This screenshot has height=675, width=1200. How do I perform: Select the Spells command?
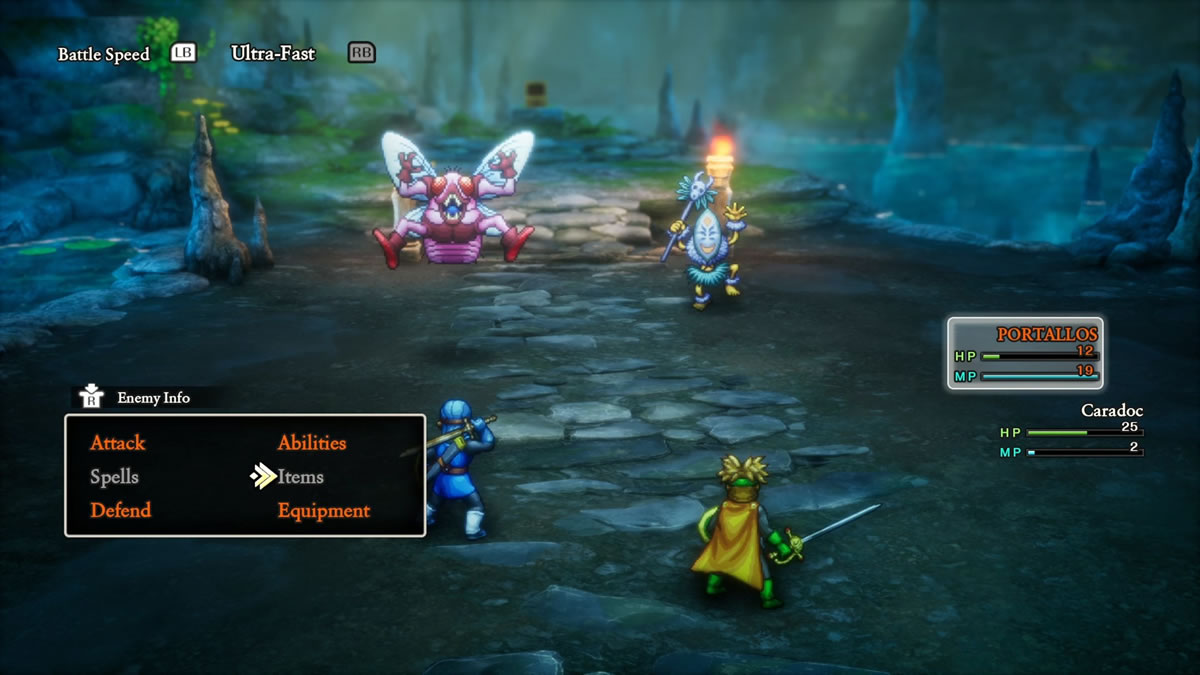tap(114, 477)
